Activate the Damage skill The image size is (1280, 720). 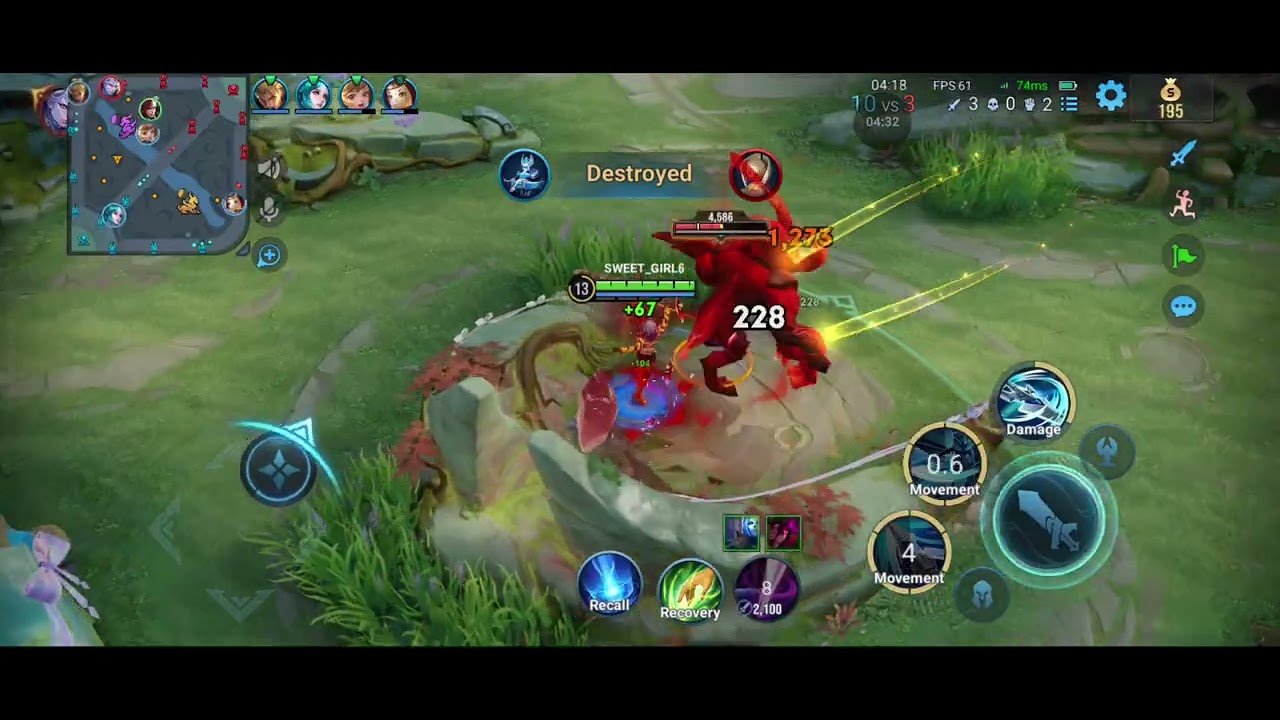pos(1033,402)
